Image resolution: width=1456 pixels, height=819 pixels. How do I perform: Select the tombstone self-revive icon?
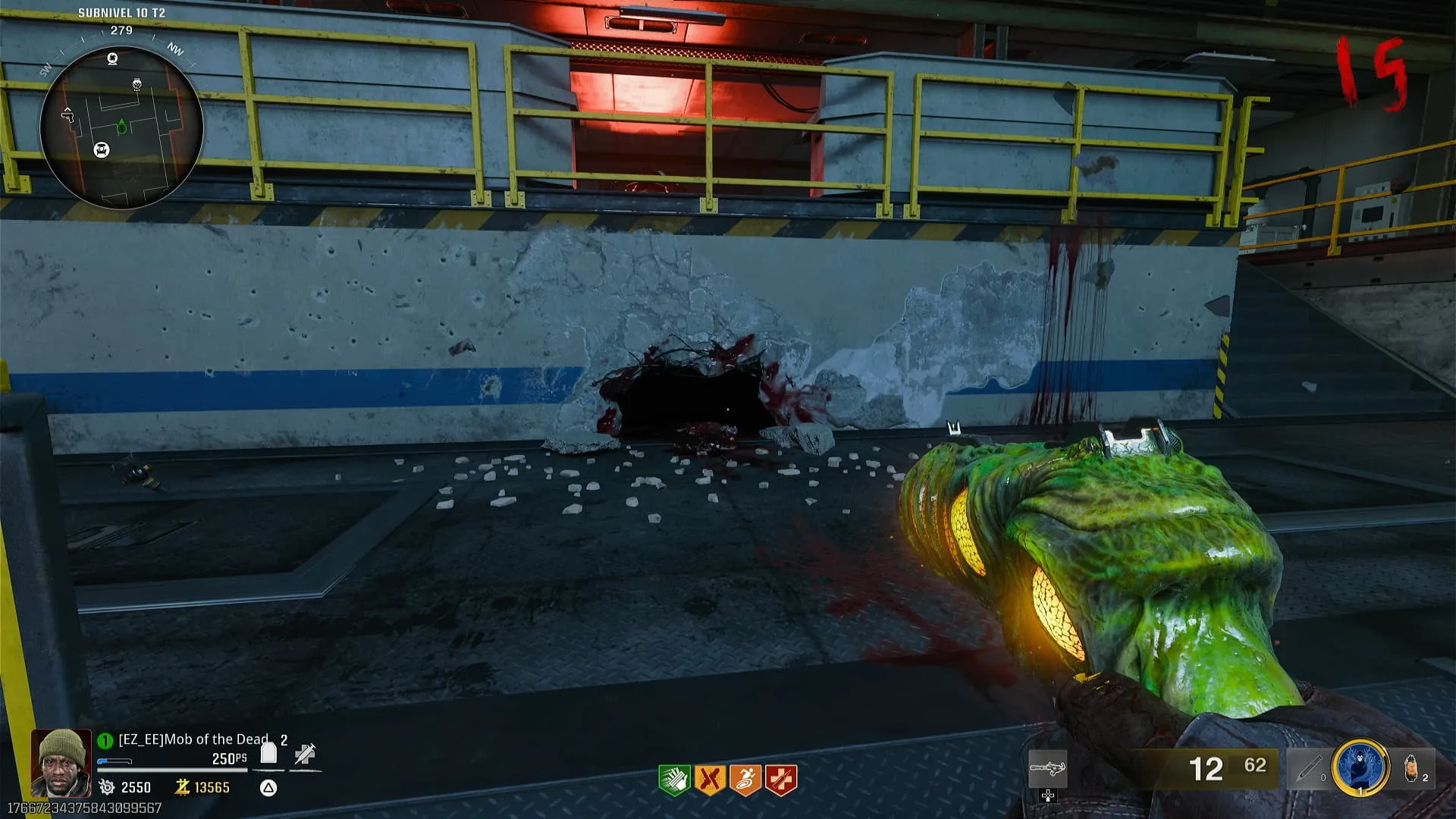pyautogui.click(x=268, y=753)
